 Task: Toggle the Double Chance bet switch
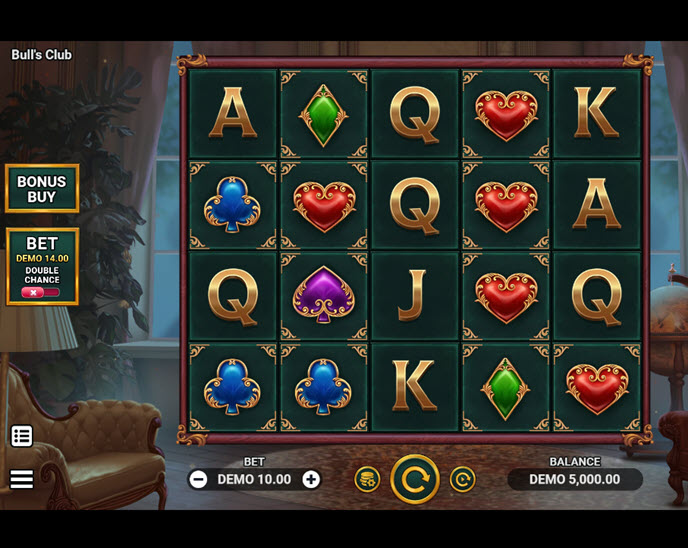[x=41, y=293]
